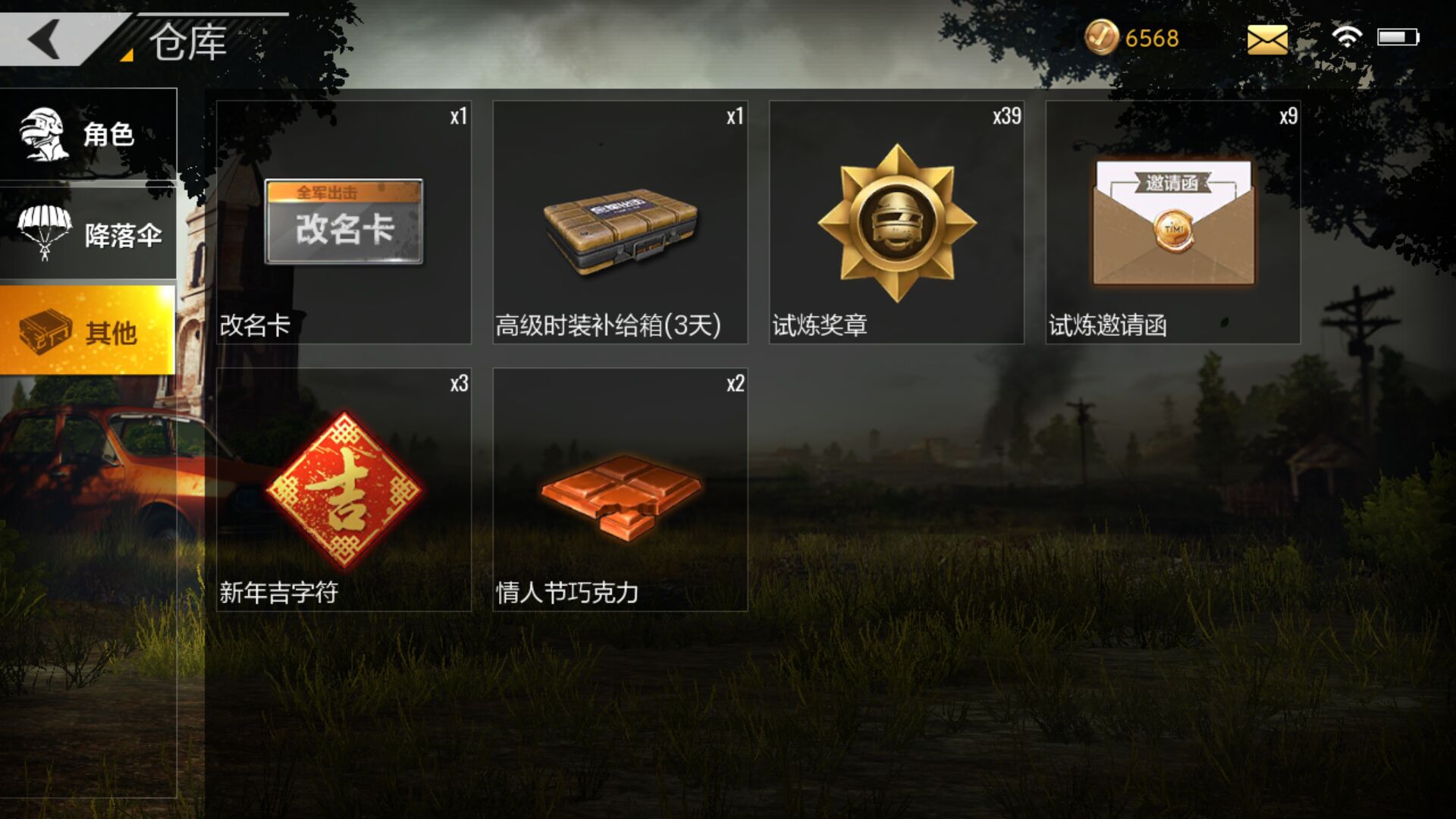Open the mail envelope icon
The height and width of the screenshot is (819, 1456).
(1266, 38)
